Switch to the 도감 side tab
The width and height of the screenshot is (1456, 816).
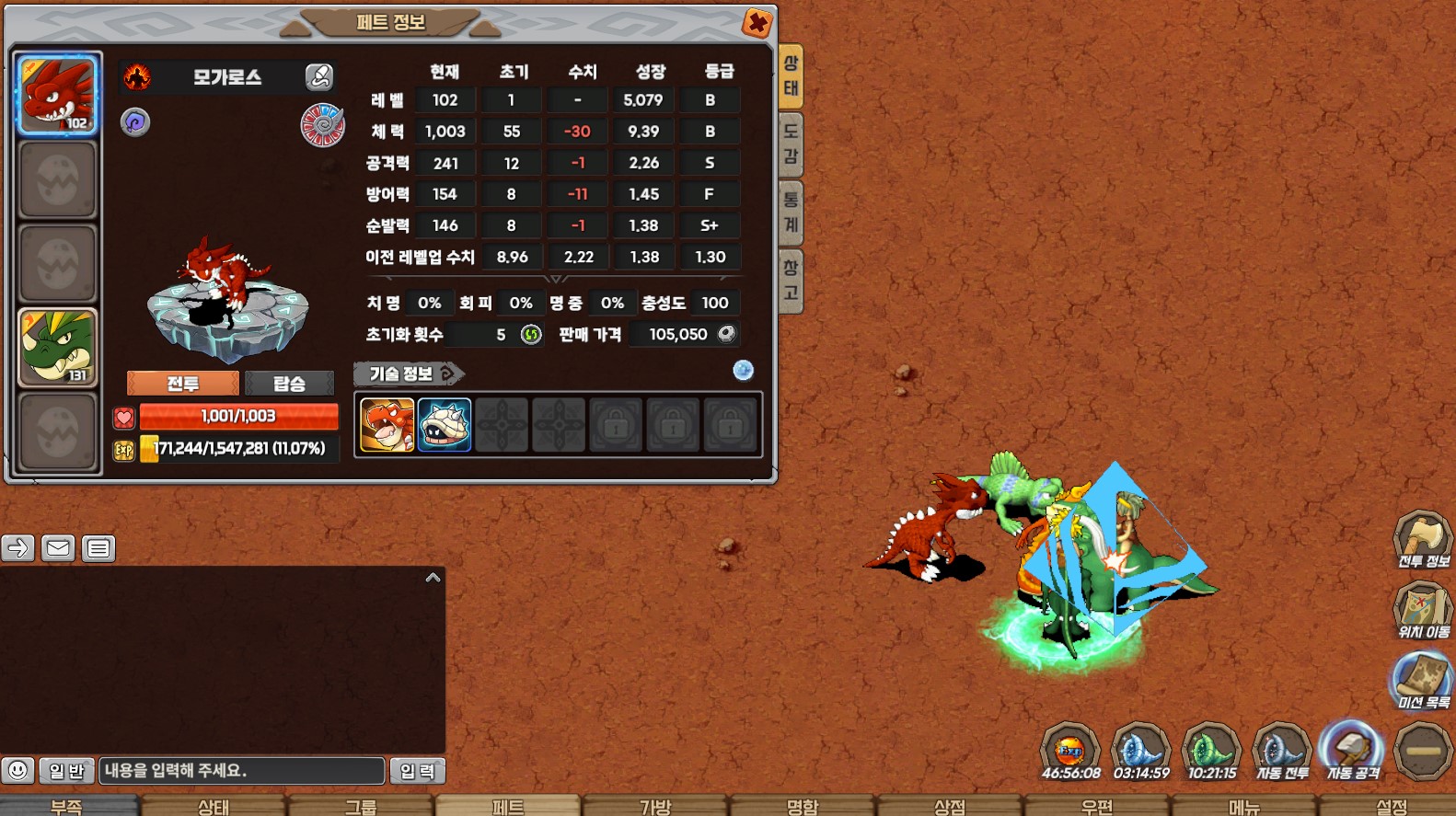[791, 144]
